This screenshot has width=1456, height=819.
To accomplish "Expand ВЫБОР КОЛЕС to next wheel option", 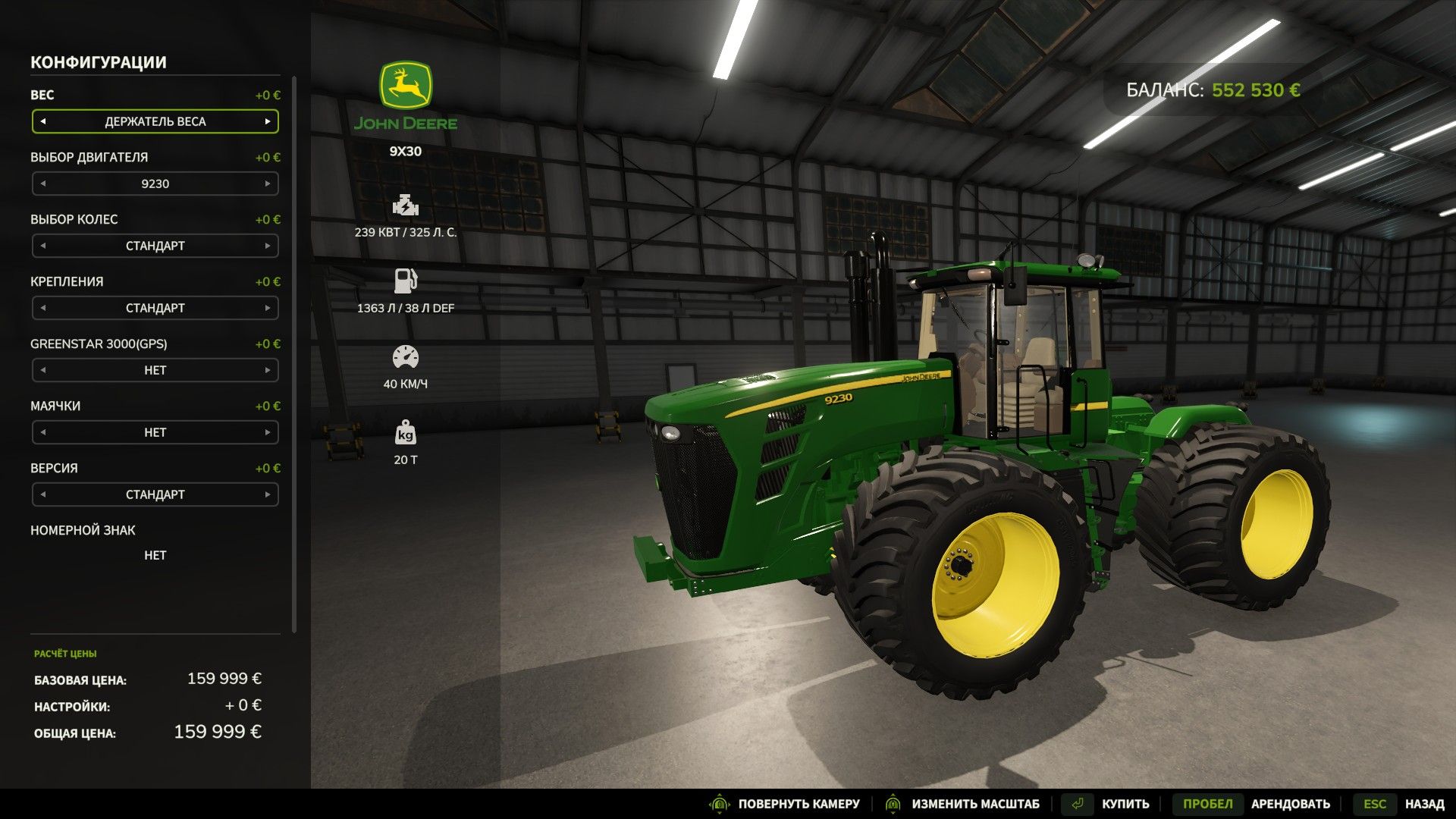I will [267, 246].
